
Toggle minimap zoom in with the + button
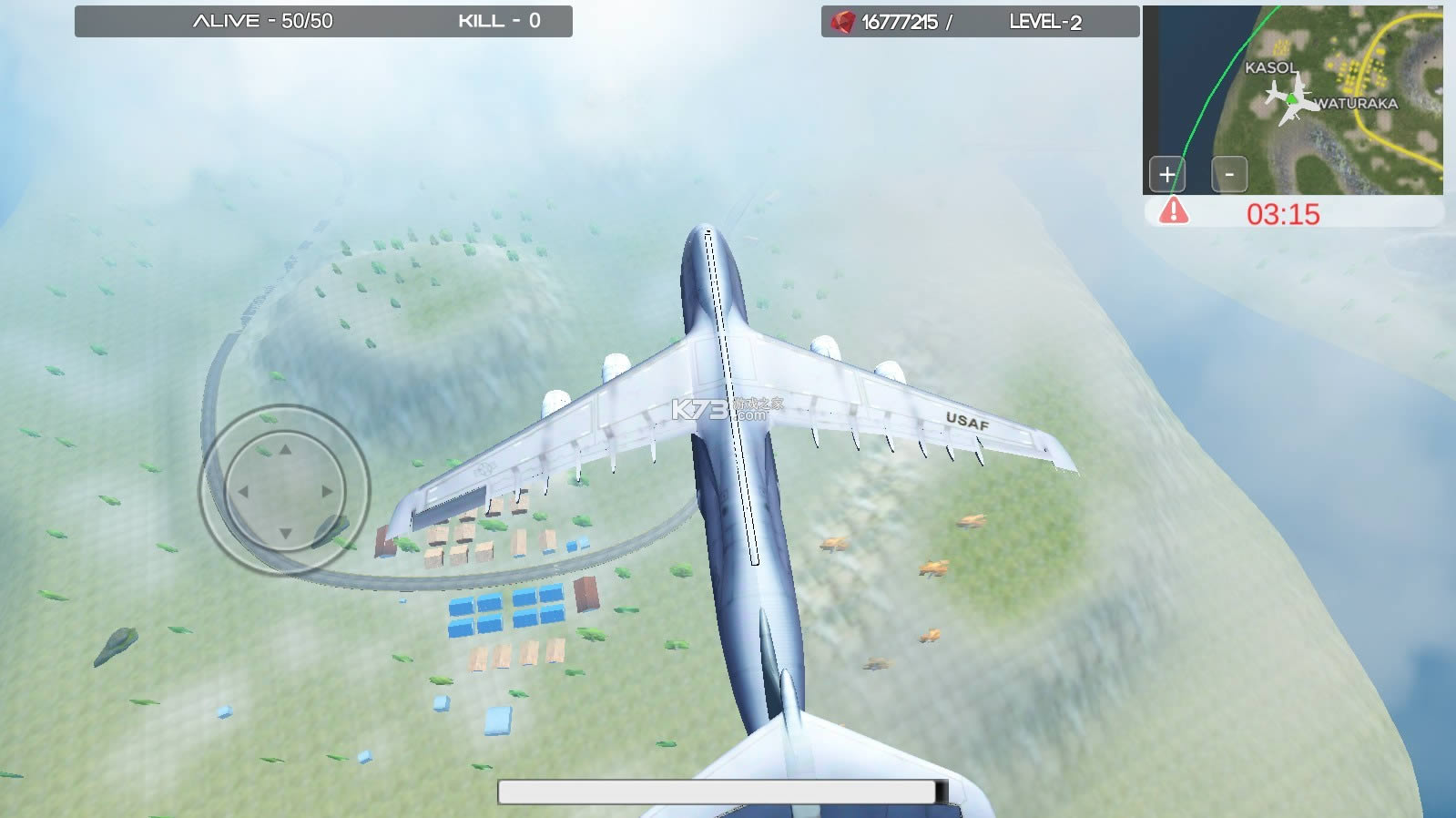[1166, 174]
